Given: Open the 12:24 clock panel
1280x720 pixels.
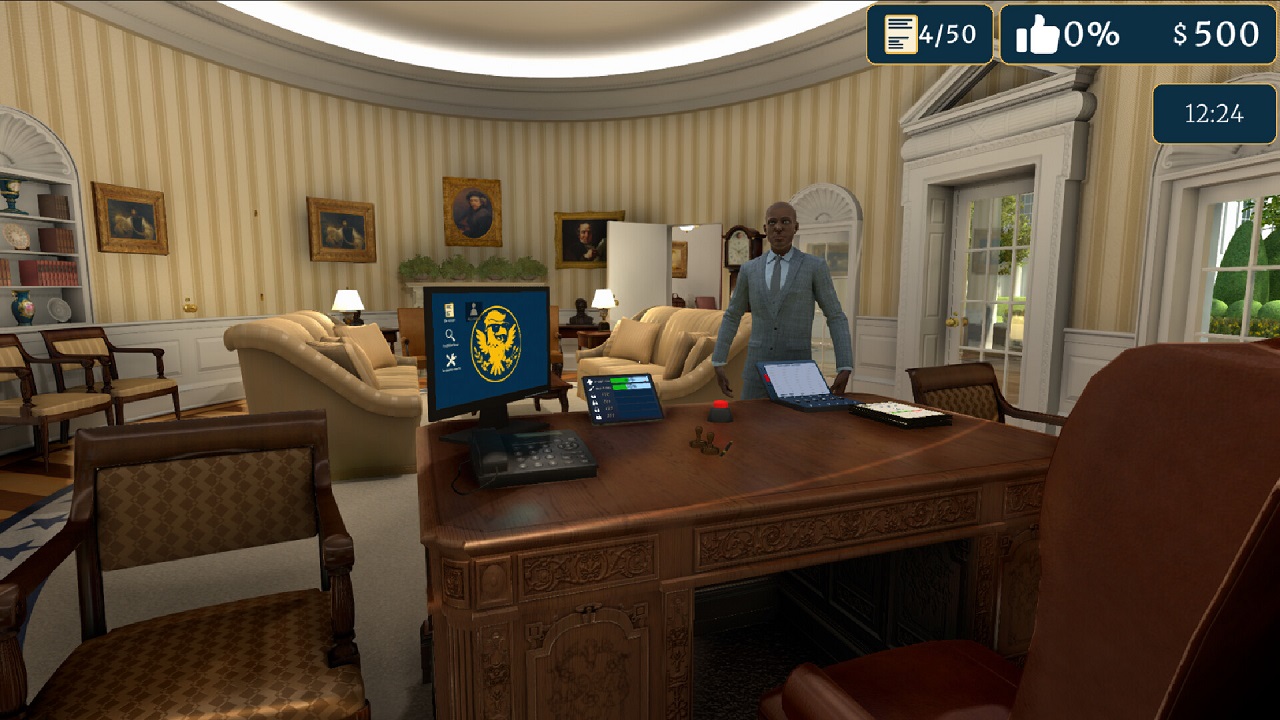Looking at the screenshot, I should click(x=1213, y=114).
